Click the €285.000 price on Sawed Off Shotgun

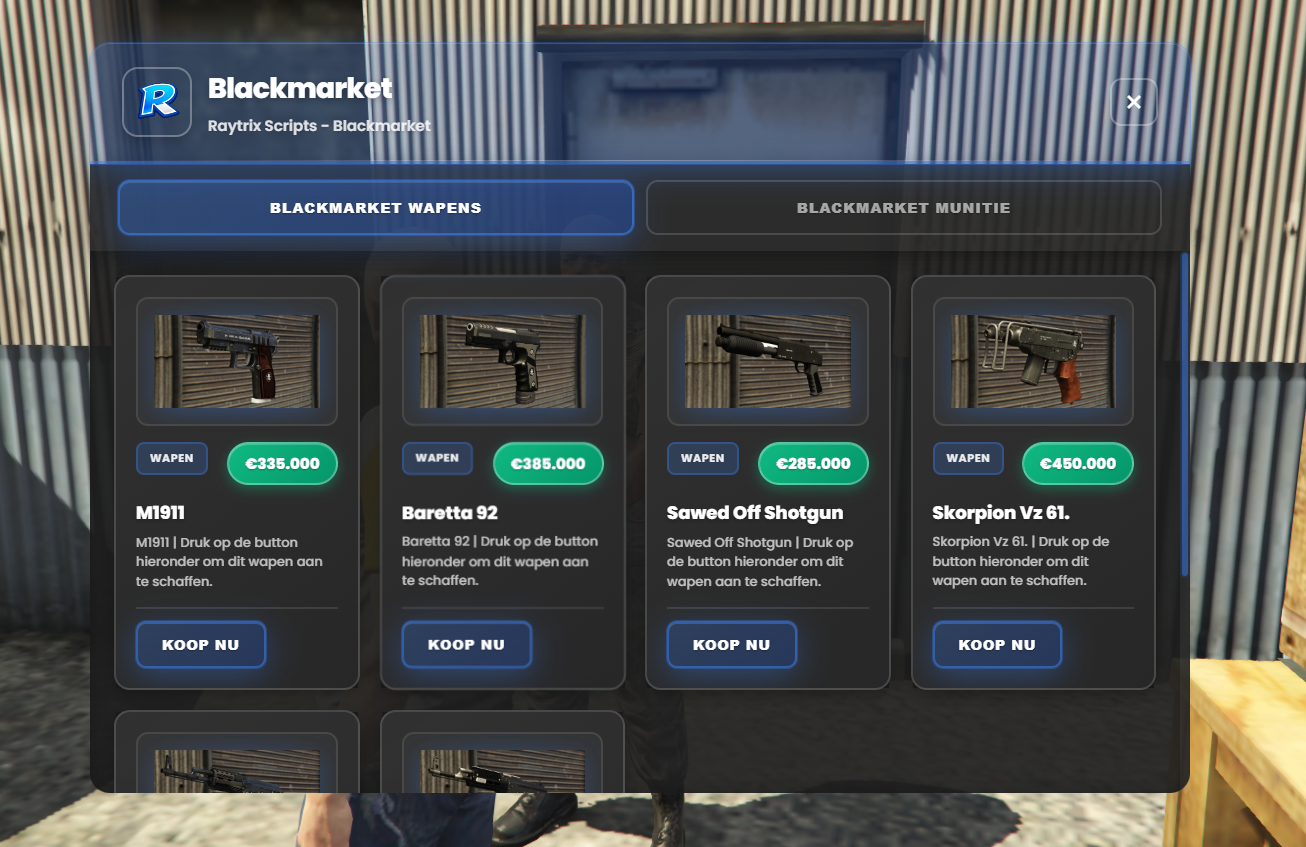coord(813,463)
